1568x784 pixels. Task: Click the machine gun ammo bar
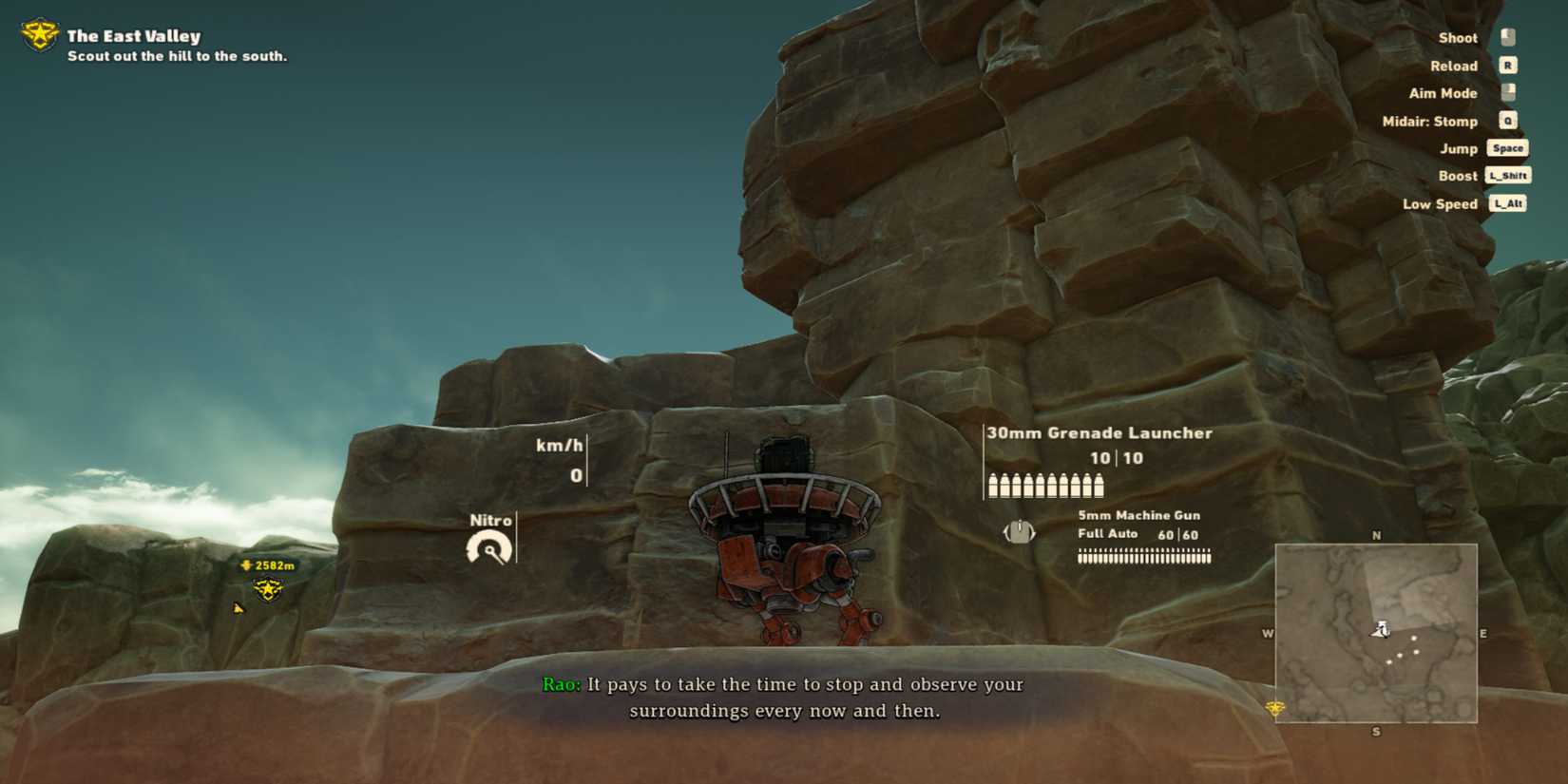1144,558
